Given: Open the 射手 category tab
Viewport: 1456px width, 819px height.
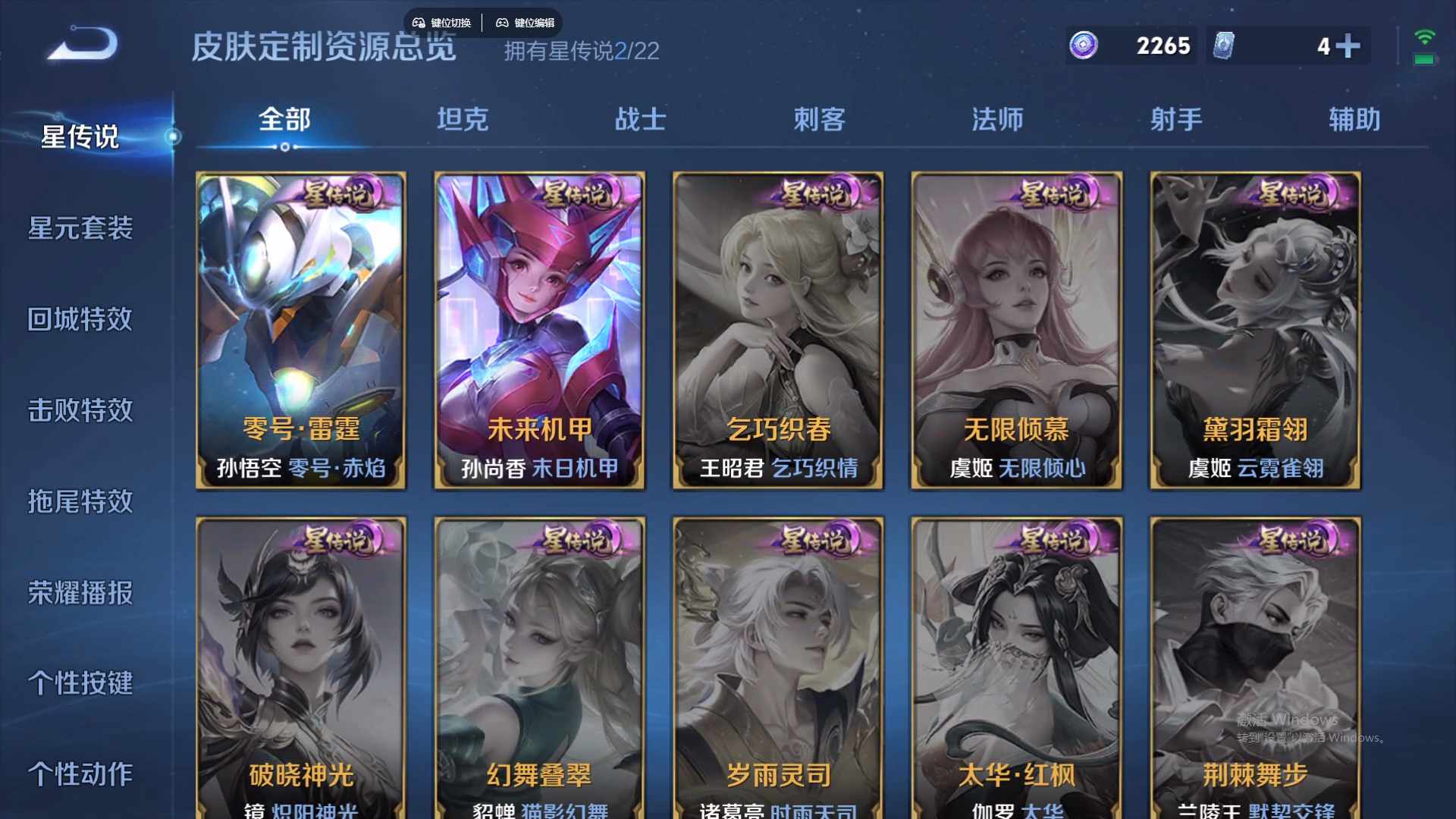Looking at the screenshot, I should [x=1176, y=119].
